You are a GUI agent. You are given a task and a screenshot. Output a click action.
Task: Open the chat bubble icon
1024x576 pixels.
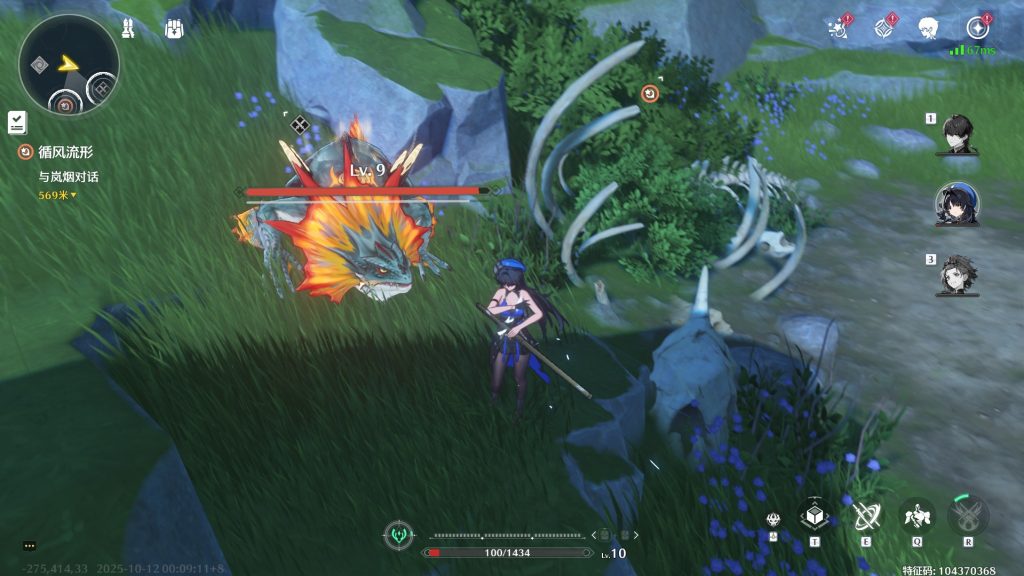pyautogui.click(x=29, y=546)
